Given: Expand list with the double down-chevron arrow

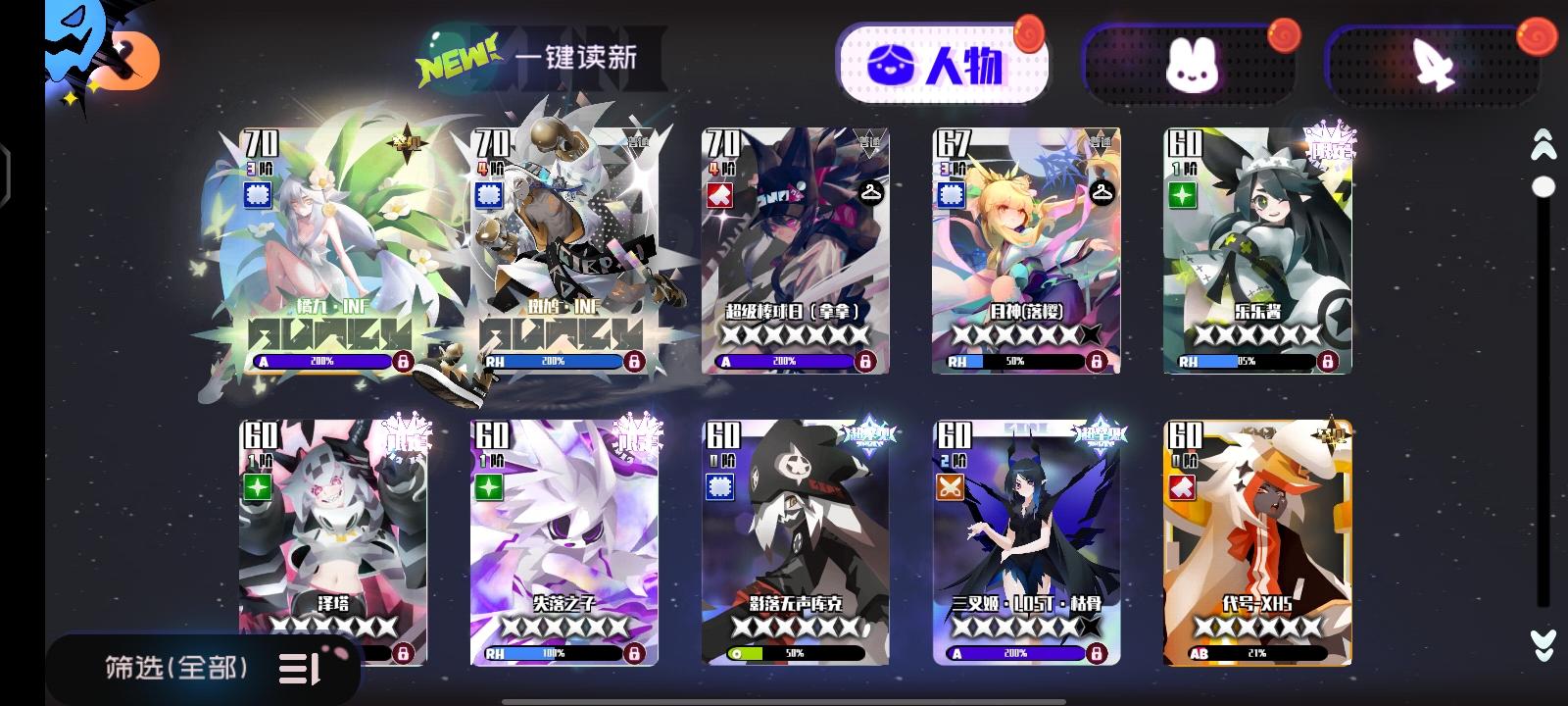Looking at the screenshot, I should click(1543, 644).
